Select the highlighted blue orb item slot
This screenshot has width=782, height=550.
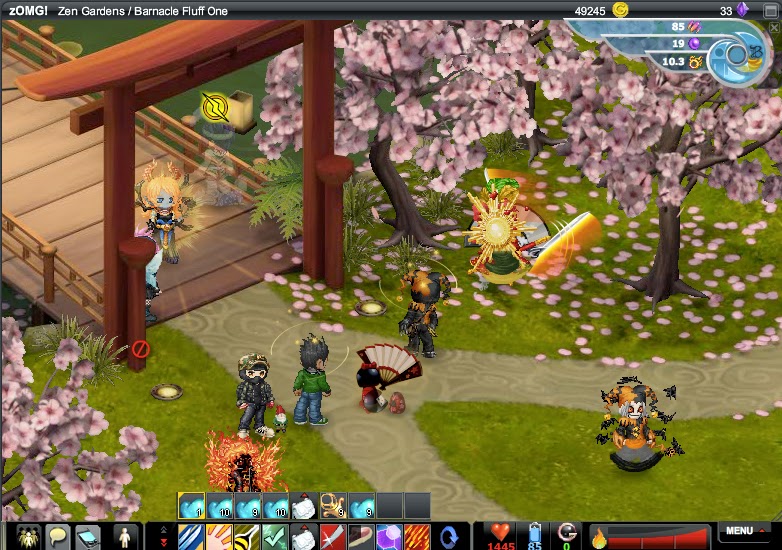191,506
